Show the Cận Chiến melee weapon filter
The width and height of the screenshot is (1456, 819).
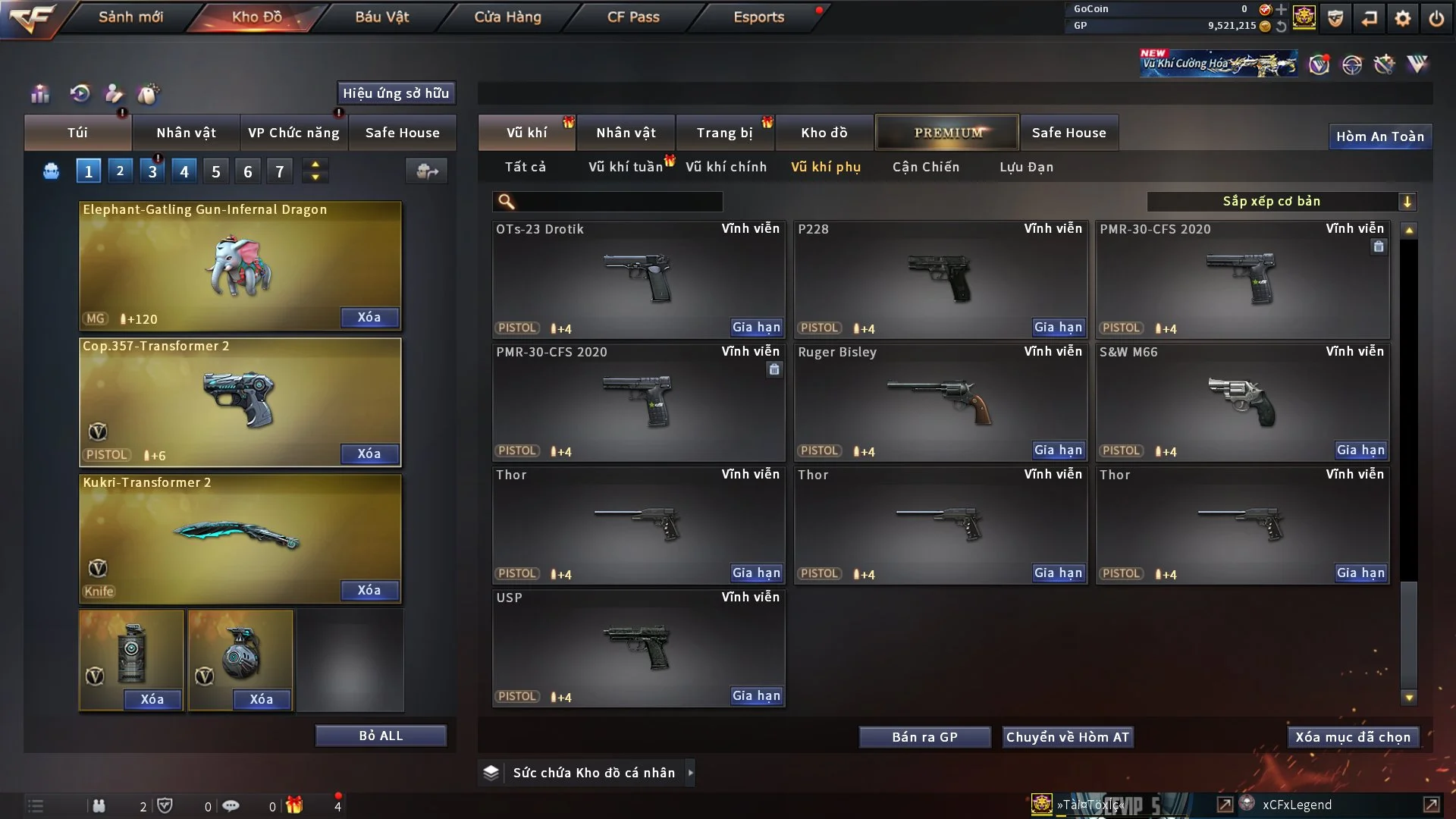[925, 167]
